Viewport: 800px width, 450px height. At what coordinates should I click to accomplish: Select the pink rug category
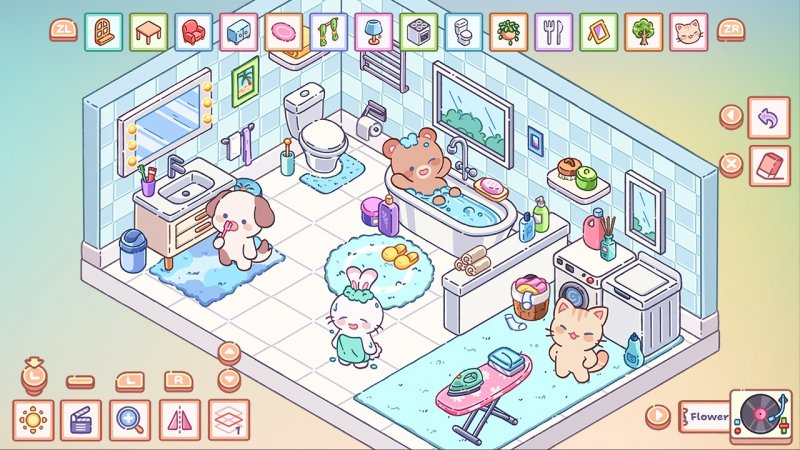(x=284, y=31)
